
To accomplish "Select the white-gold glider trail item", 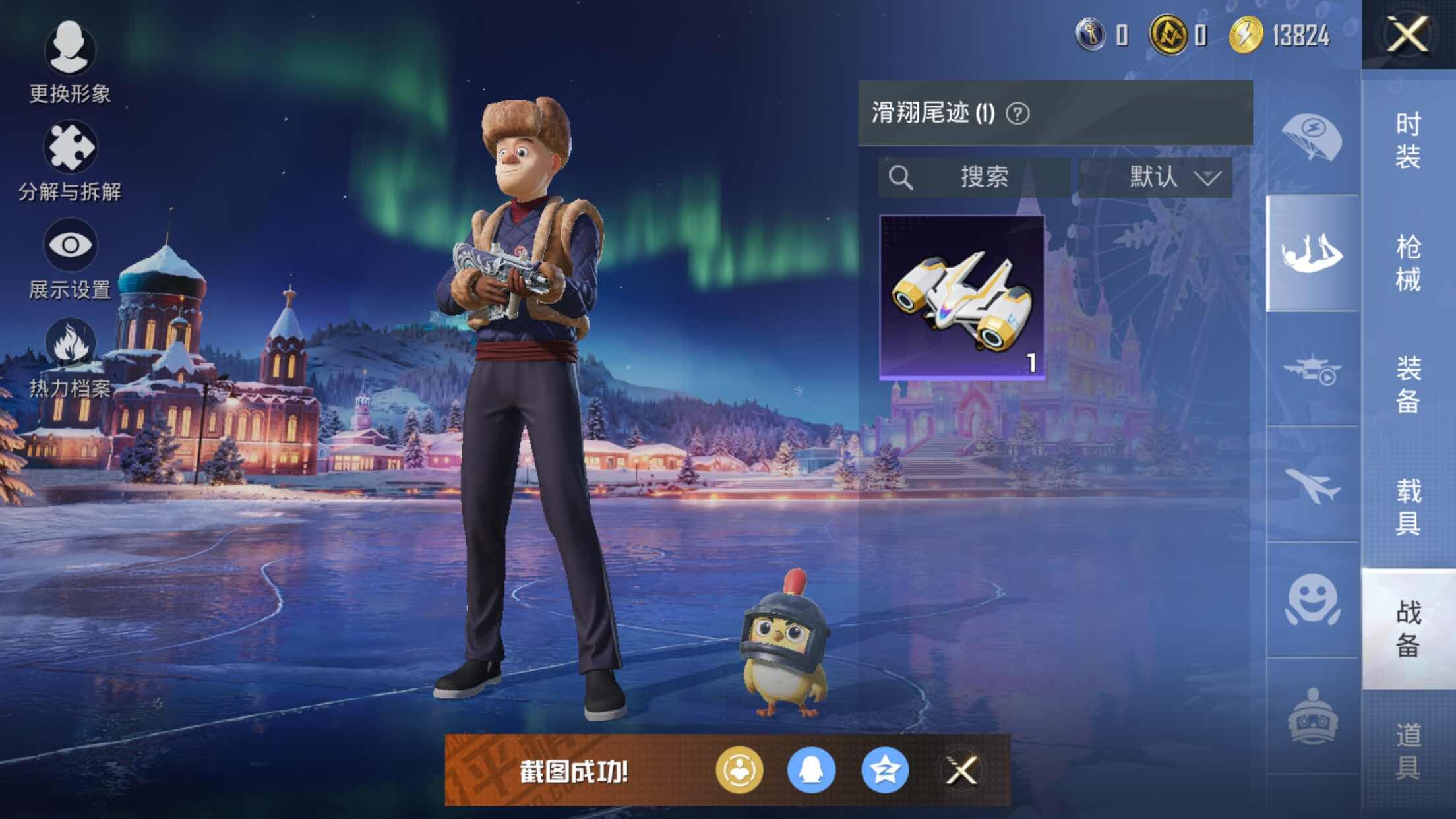I will [x=962, y=297].
